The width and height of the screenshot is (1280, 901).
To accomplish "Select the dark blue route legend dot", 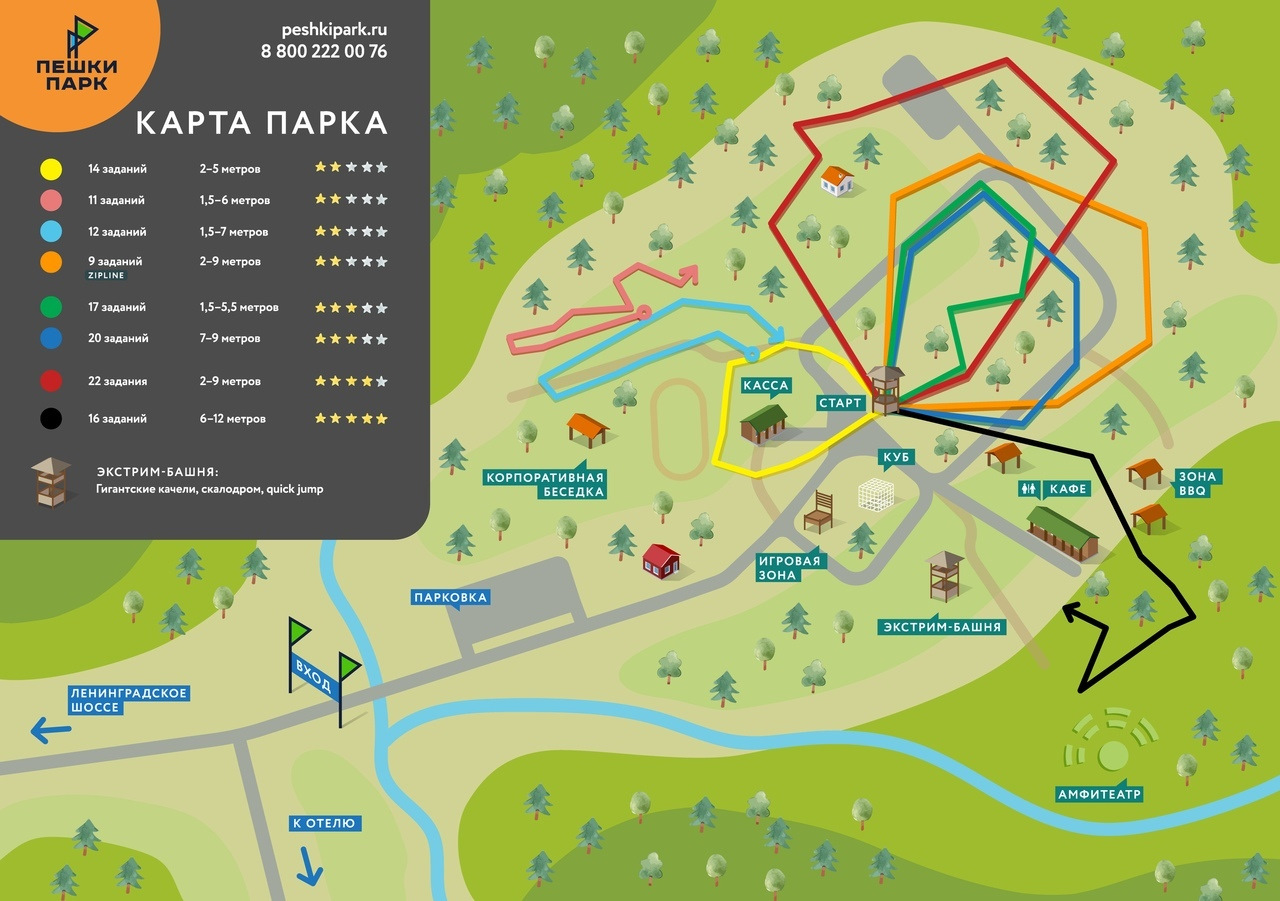I will (x=51, y=338).
